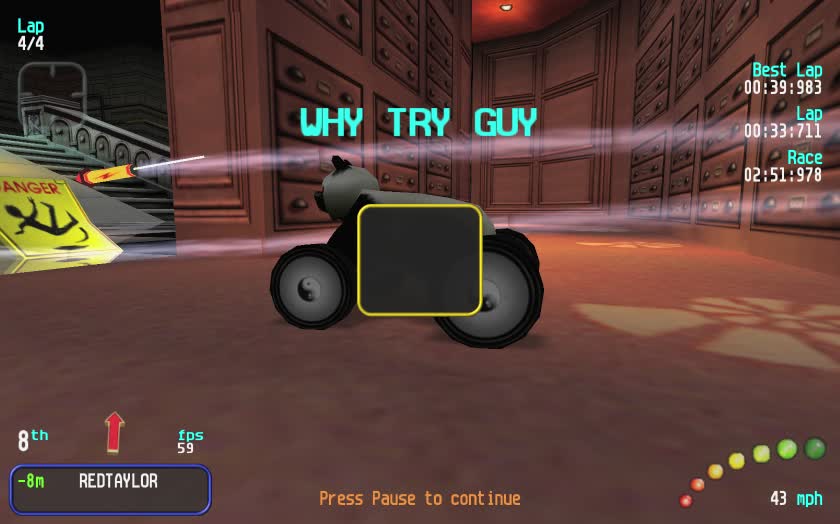Select the REDTAYLOR player panel
Screen dimensions: 840x524
coord(110,489)
